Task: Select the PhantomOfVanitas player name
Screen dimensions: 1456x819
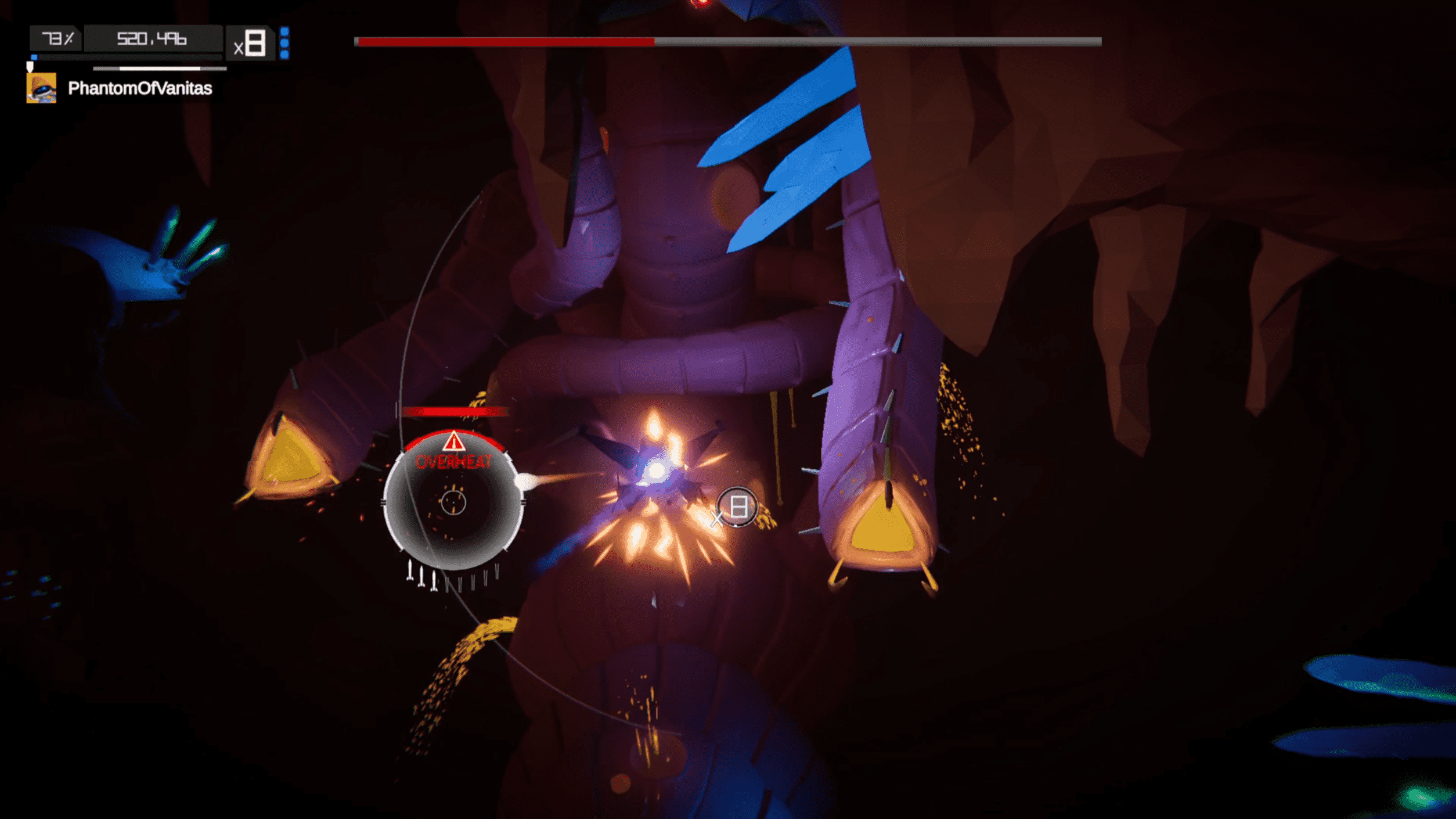Action: 140,88
